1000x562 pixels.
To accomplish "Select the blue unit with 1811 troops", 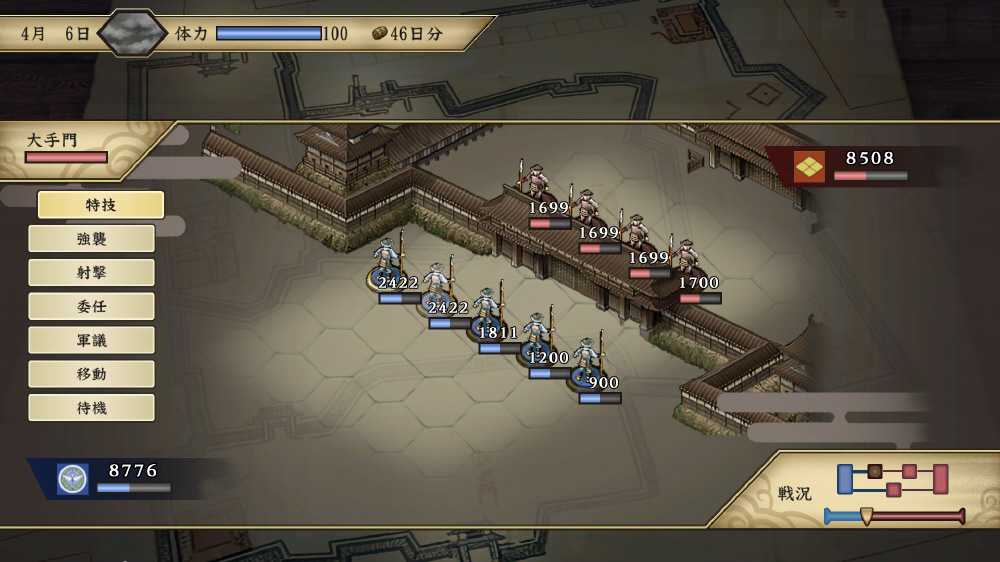I will [487, 312].
